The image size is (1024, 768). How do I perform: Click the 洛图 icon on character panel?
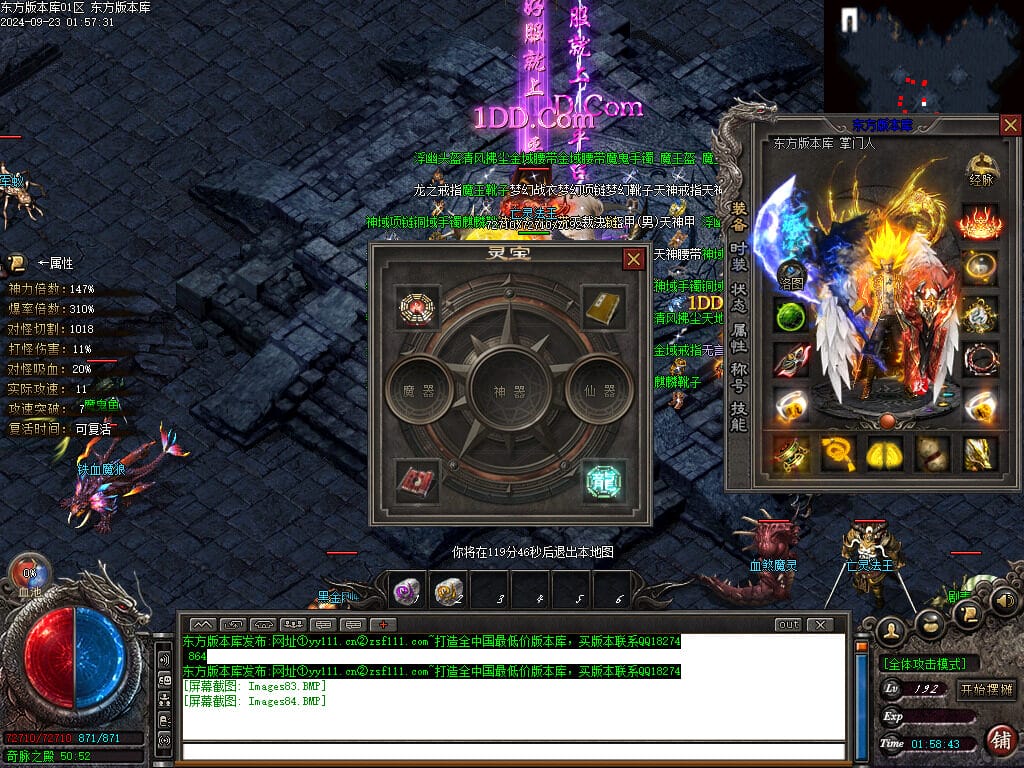[x=791, y=276]
